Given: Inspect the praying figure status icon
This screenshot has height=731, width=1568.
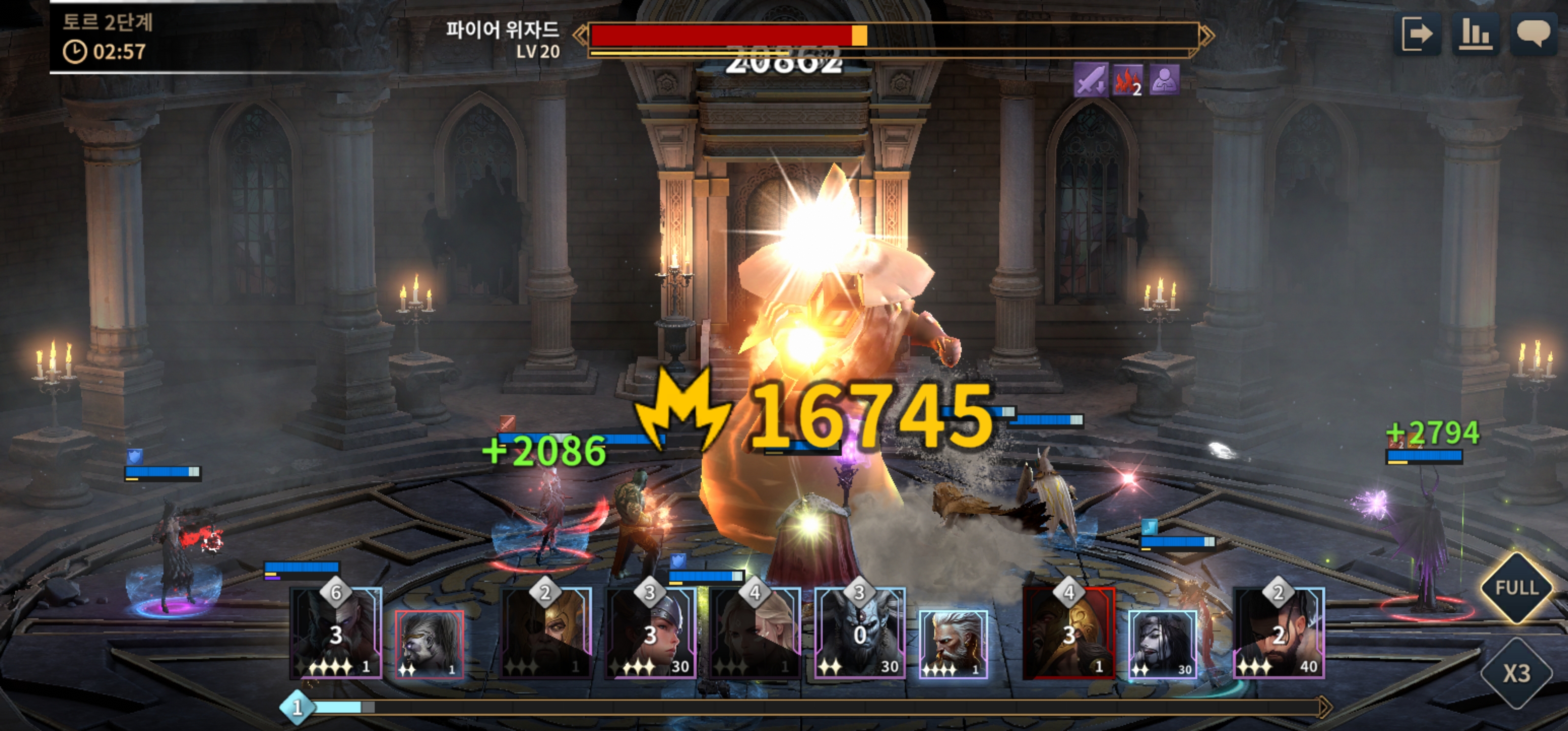Looking at the screenshot, I should click(1164, 80).
